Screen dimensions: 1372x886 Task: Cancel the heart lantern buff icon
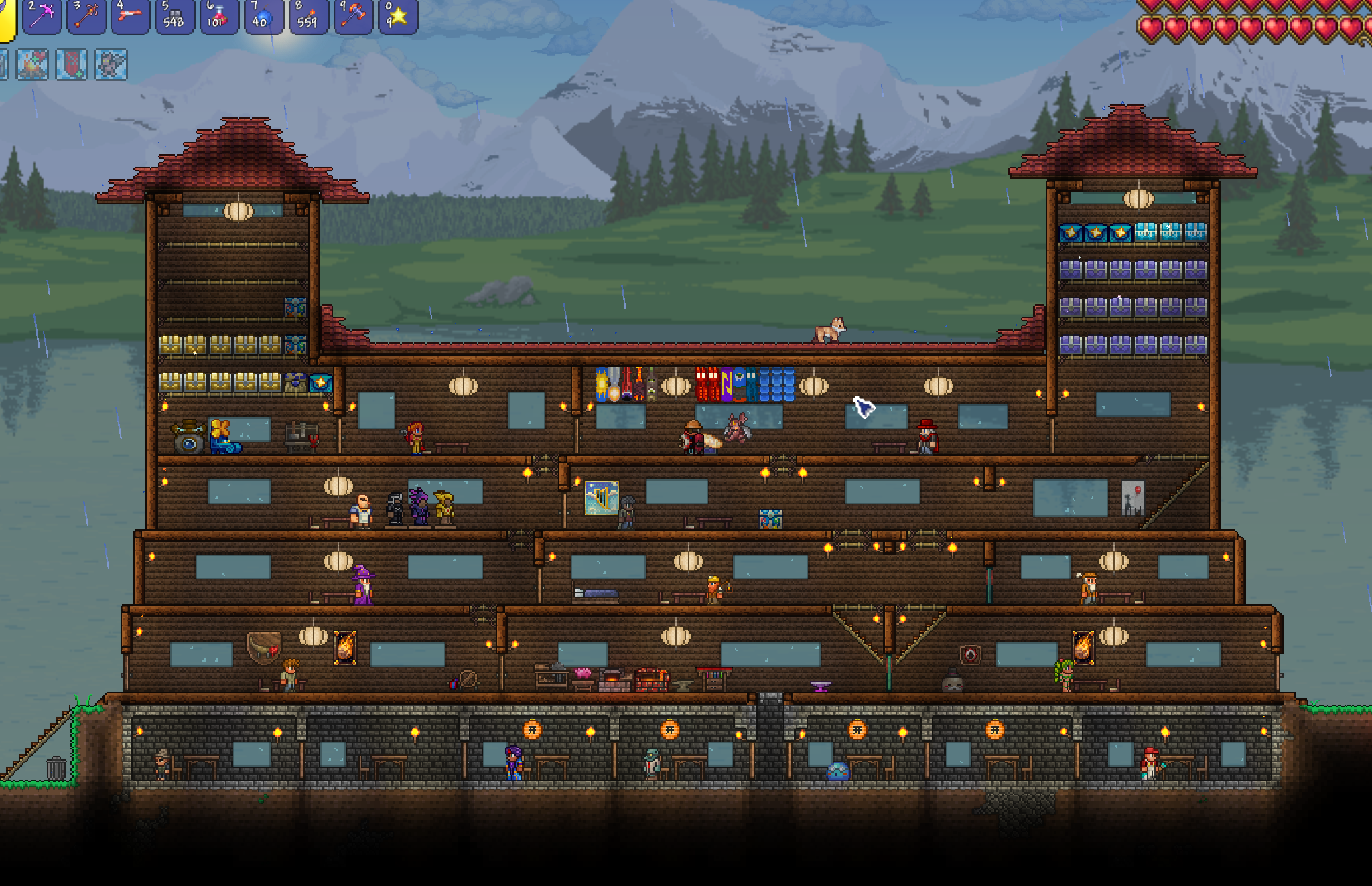(x=70, y=64)
